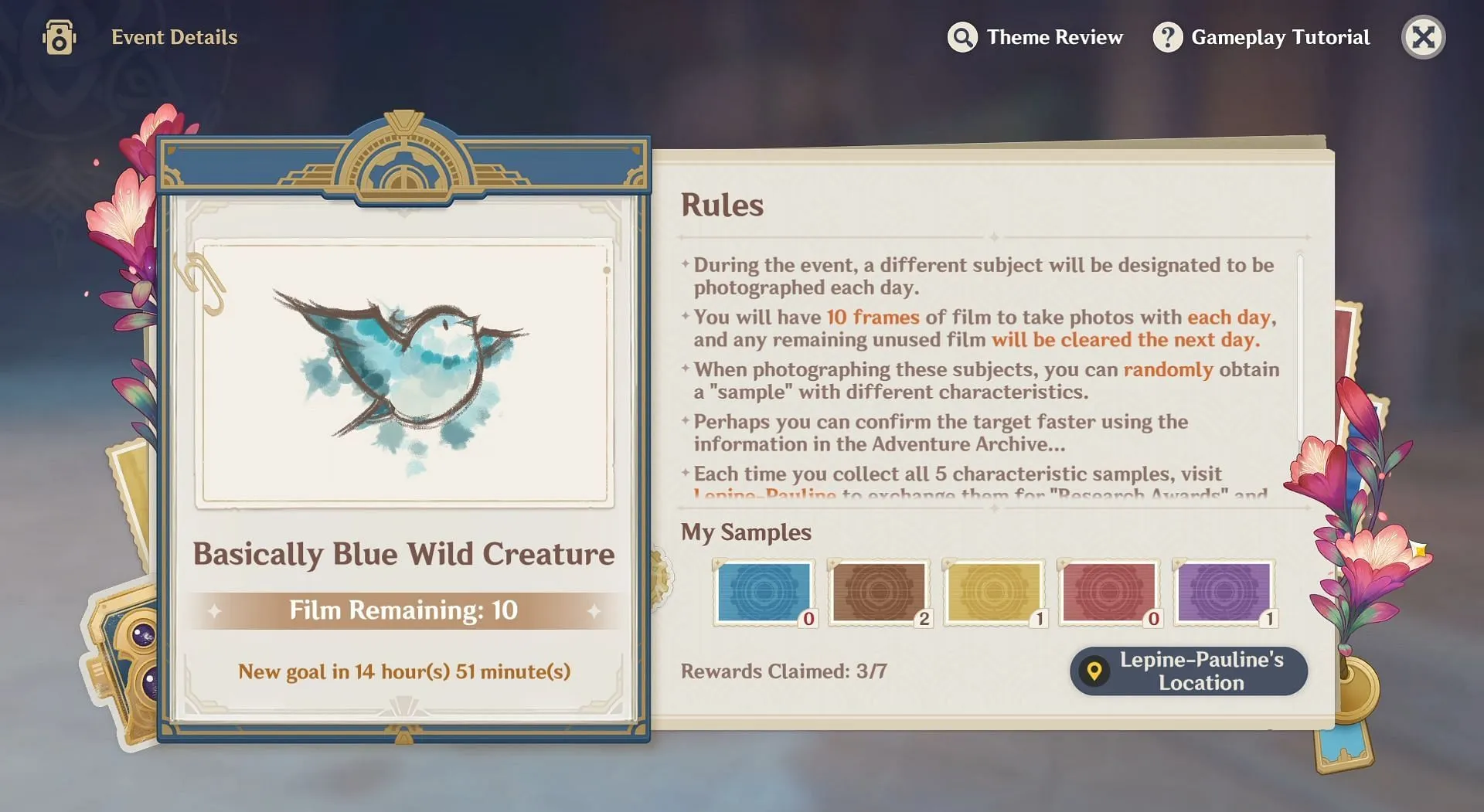This screenshot has height=812, width=1484.
Task: Open Gameplay Tutorial via the question mark icon
Action: [x=1167, y=36]
